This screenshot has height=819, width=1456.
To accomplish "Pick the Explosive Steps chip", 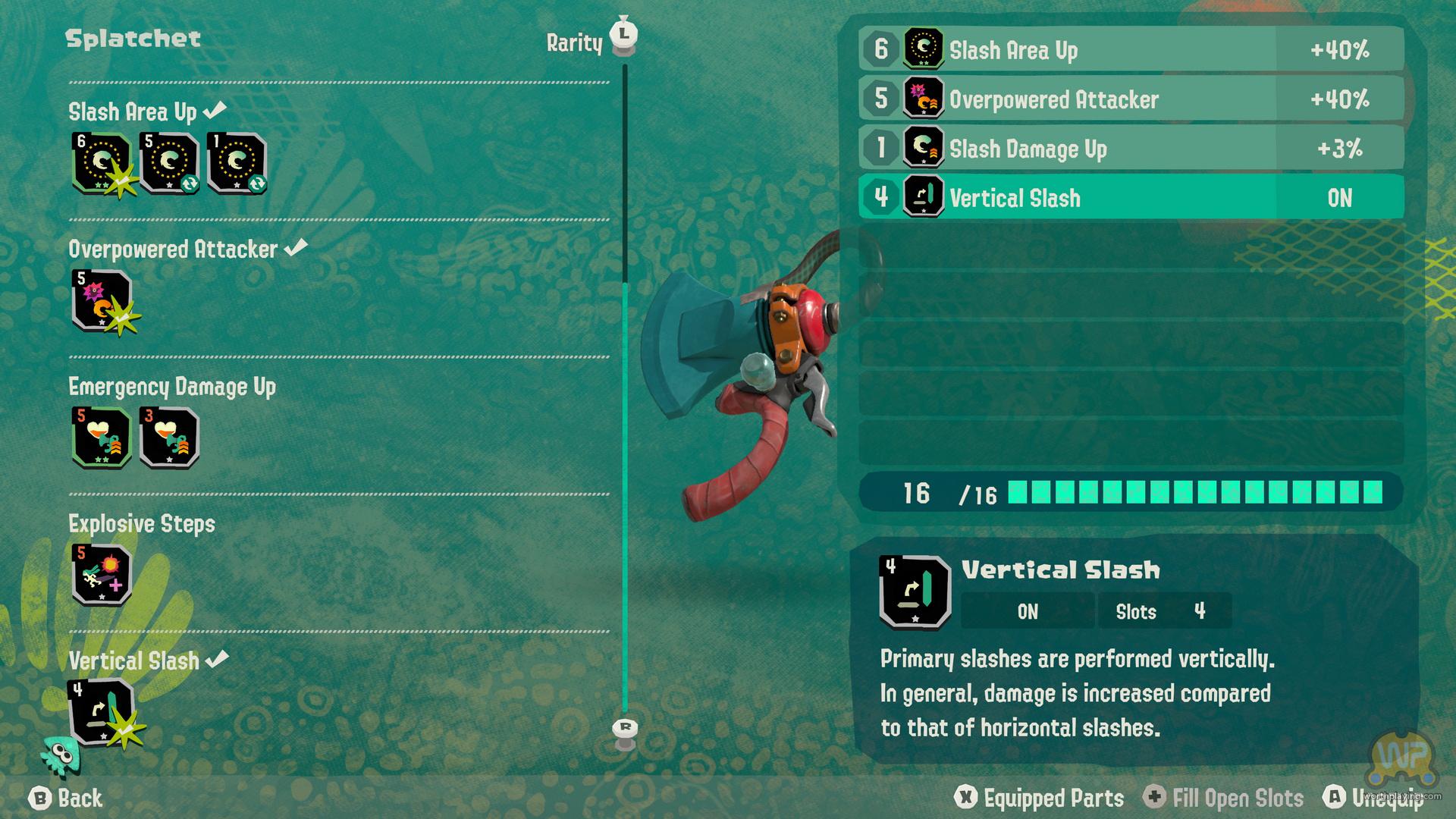I will [102, 575].
